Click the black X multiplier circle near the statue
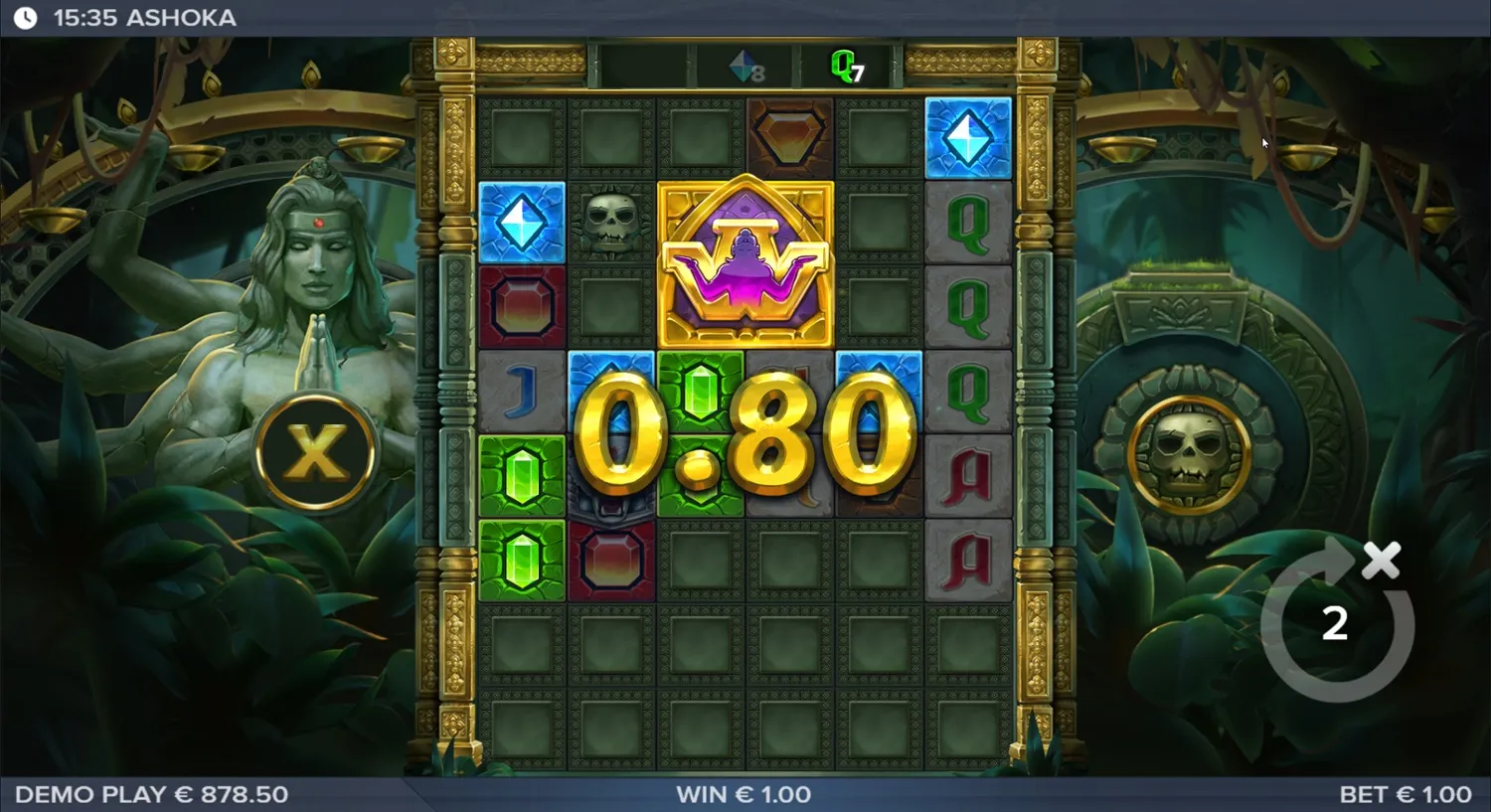This screenshot has width=1491, height=812. tap(316, 452)
